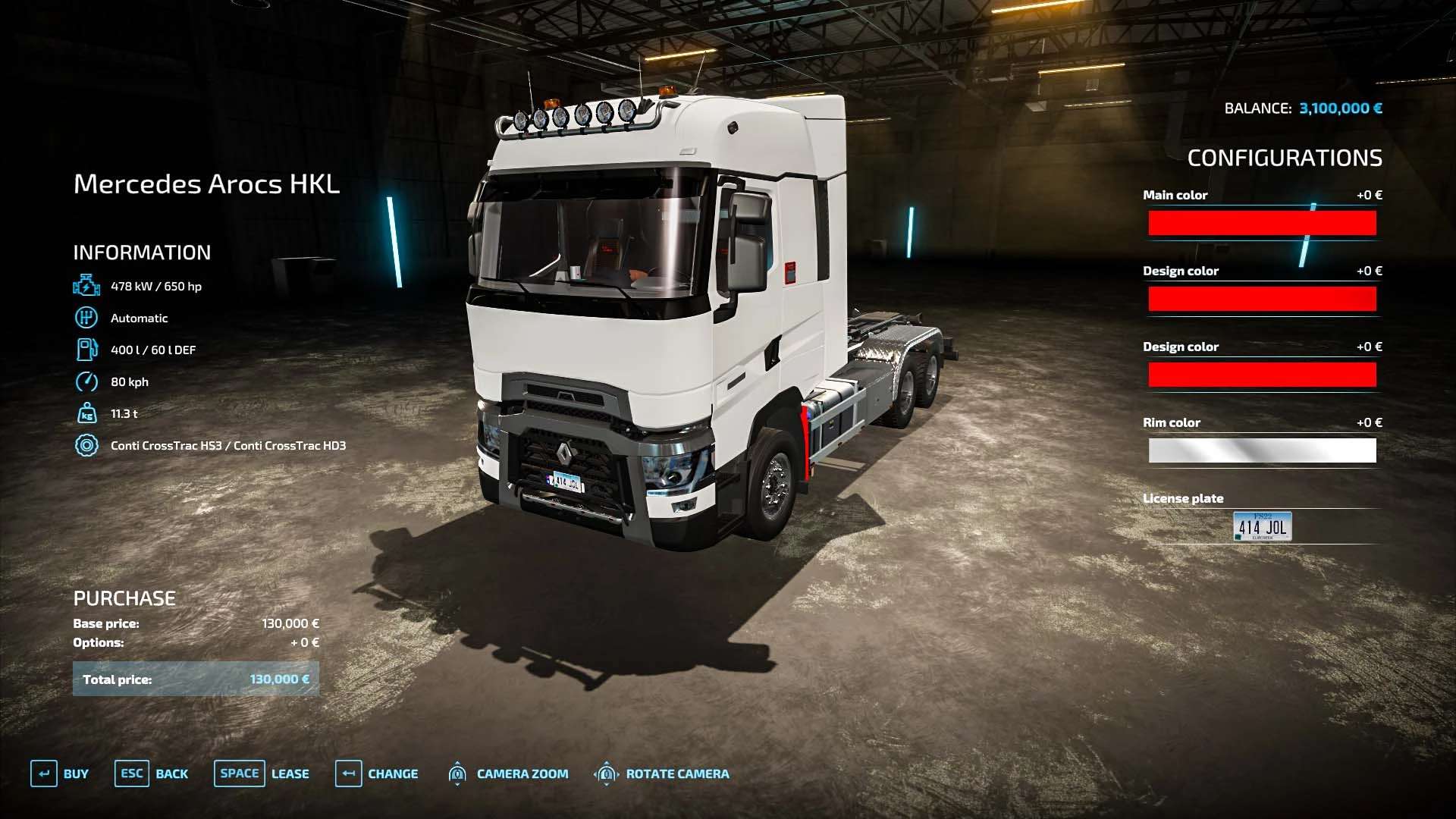This screenshot has height=819, width=1456.
Task: Buy the Mercedes Arocs HKL truck
Action: (60, 773)
